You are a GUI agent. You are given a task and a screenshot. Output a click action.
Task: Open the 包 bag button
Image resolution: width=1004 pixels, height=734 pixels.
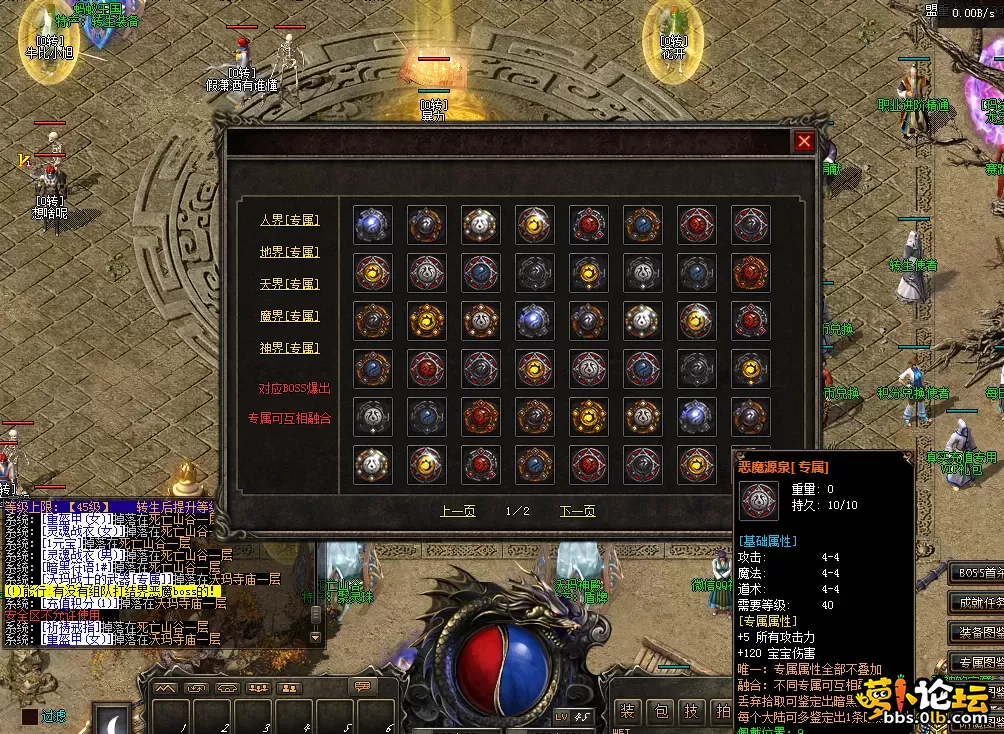(x=660, y=711)
